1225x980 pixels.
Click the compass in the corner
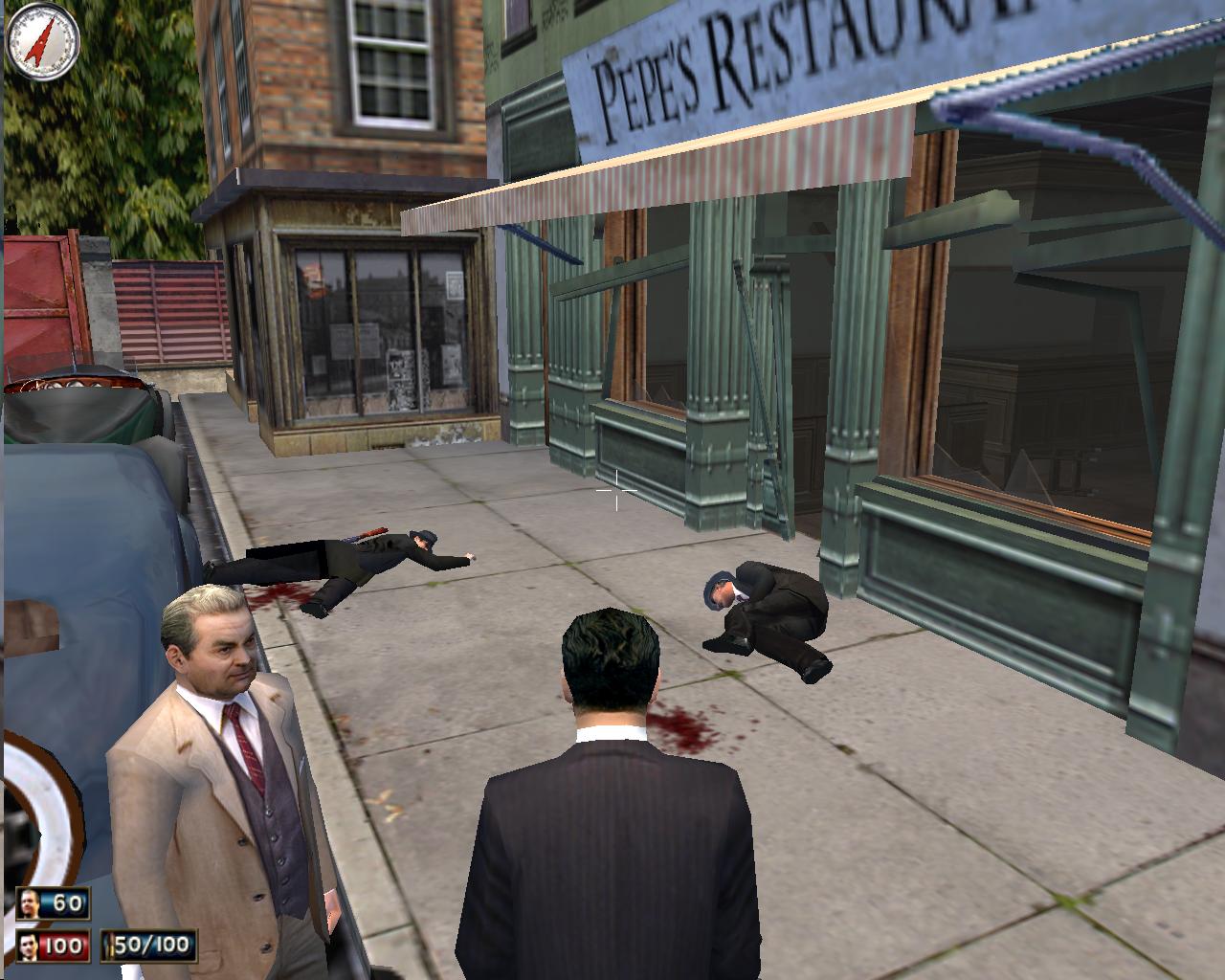(x=42, y=41)
